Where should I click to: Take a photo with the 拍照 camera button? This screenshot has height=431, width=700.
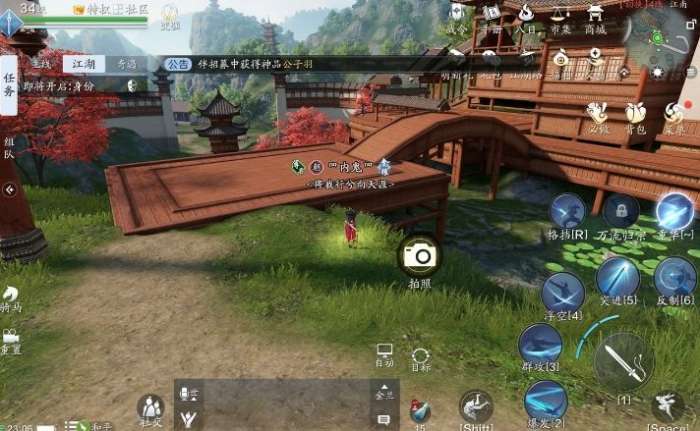(x=421, y=256)
